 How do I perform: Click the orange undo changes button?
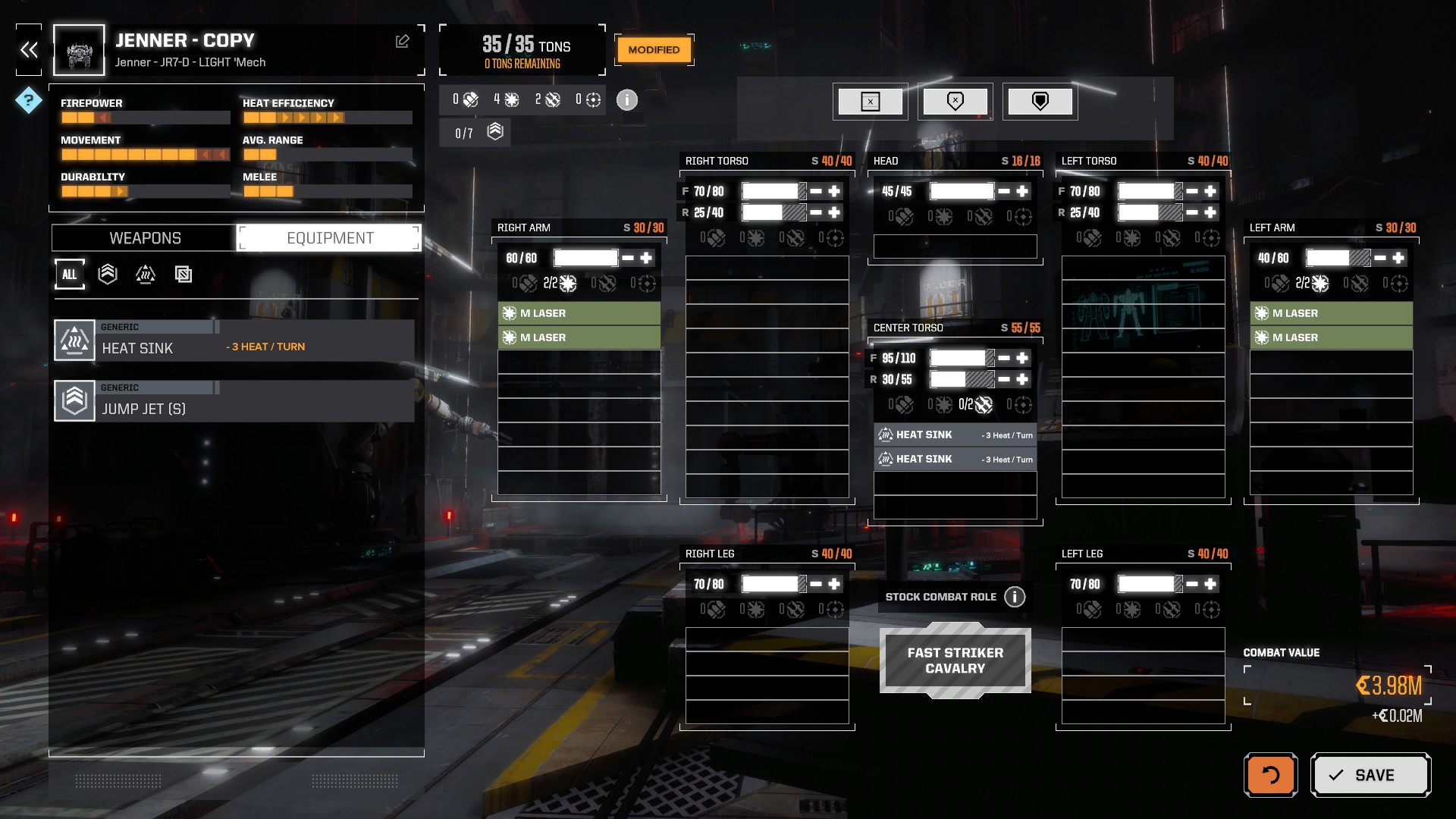click(1270, 775)
